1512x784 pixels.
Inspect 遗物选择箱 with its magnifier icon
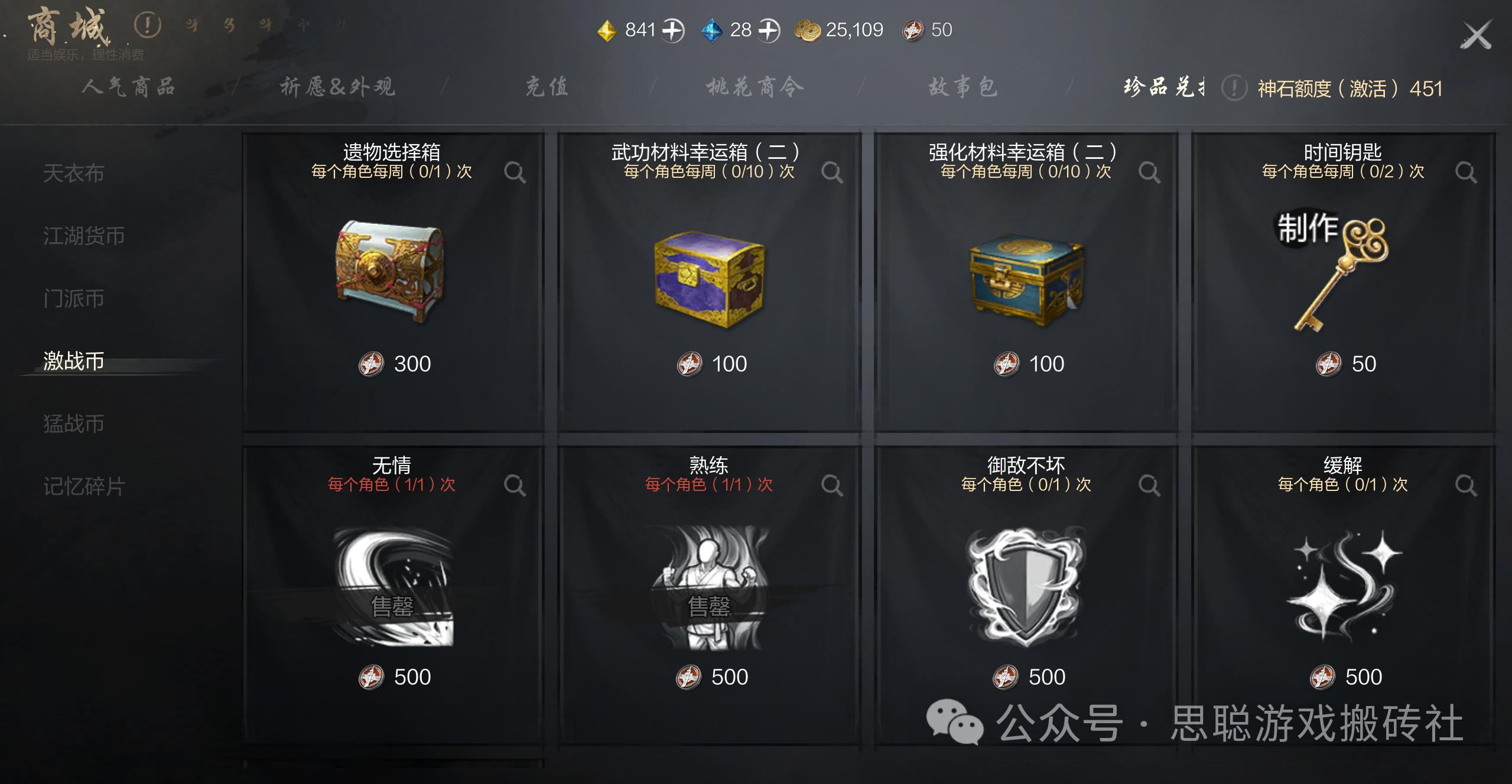click(x=515, y=173)
